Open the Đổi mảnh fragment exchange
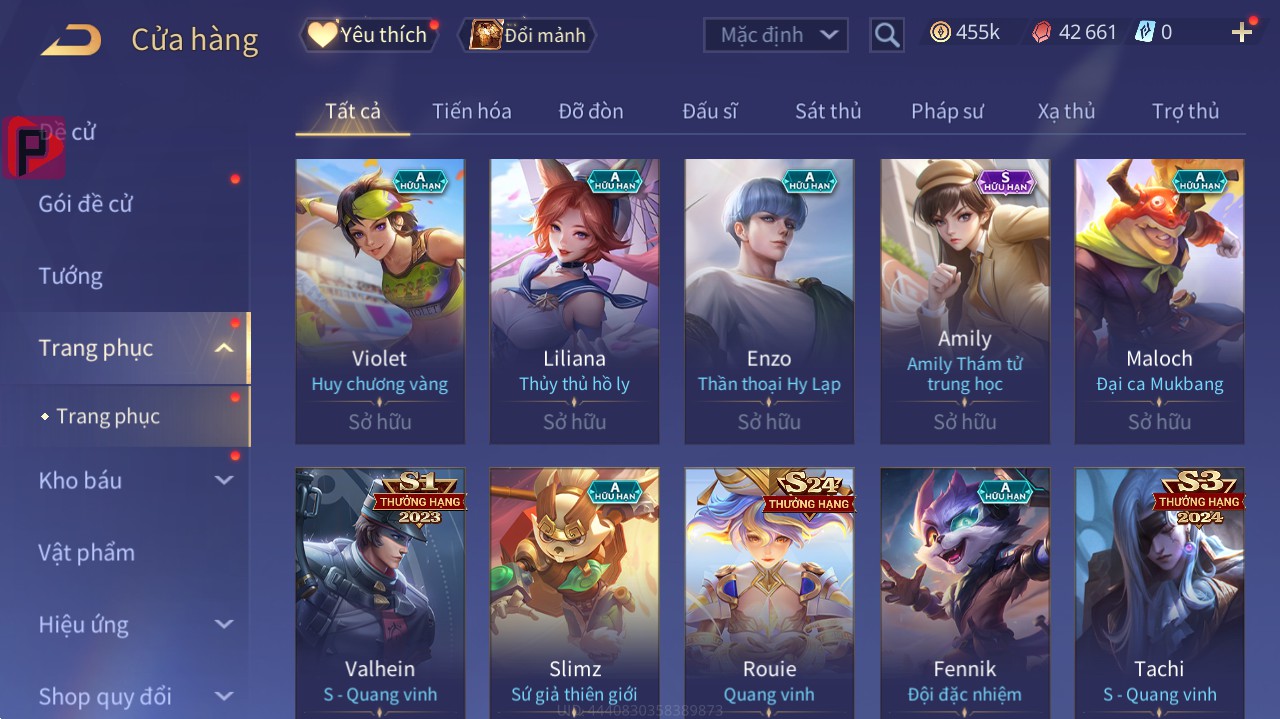1280x719 pixels. pos(527,35)
